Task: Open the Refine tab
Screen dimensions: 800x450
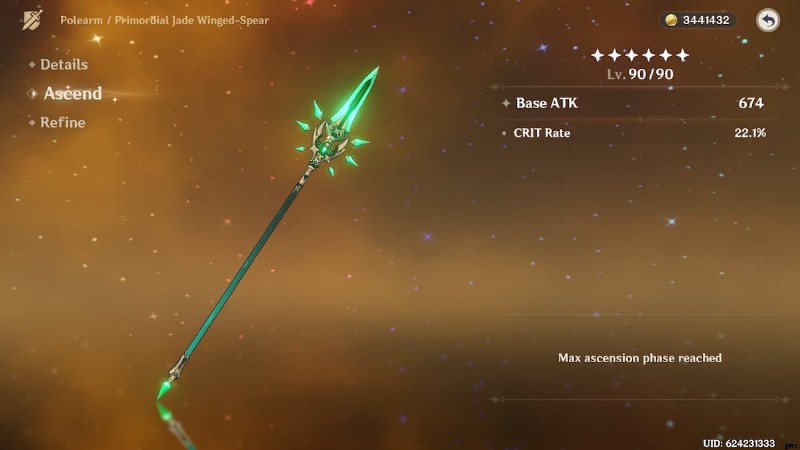Action: [x=62, y=123]
